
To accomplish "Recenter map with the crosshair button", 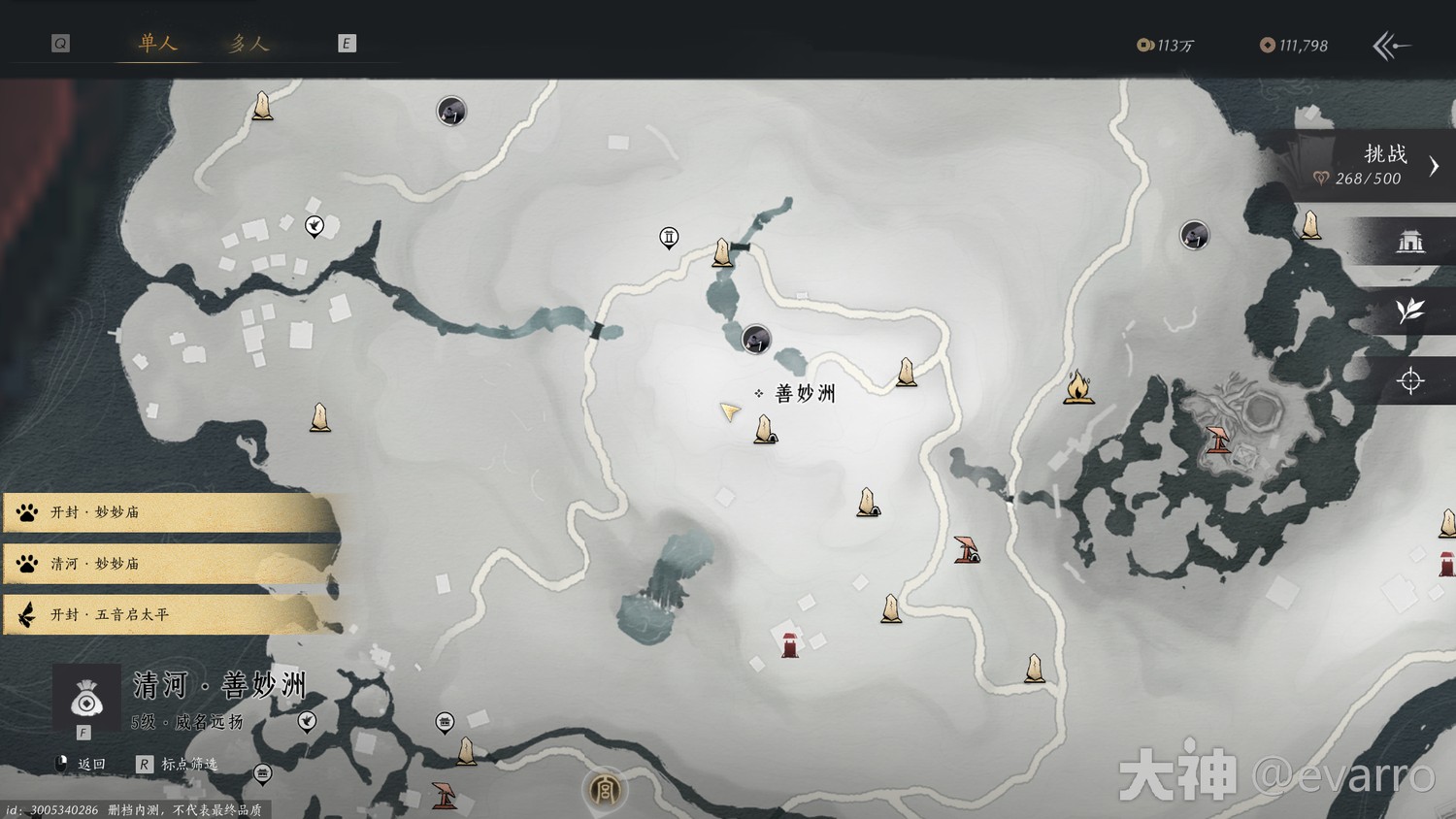I will [1409, 380].
